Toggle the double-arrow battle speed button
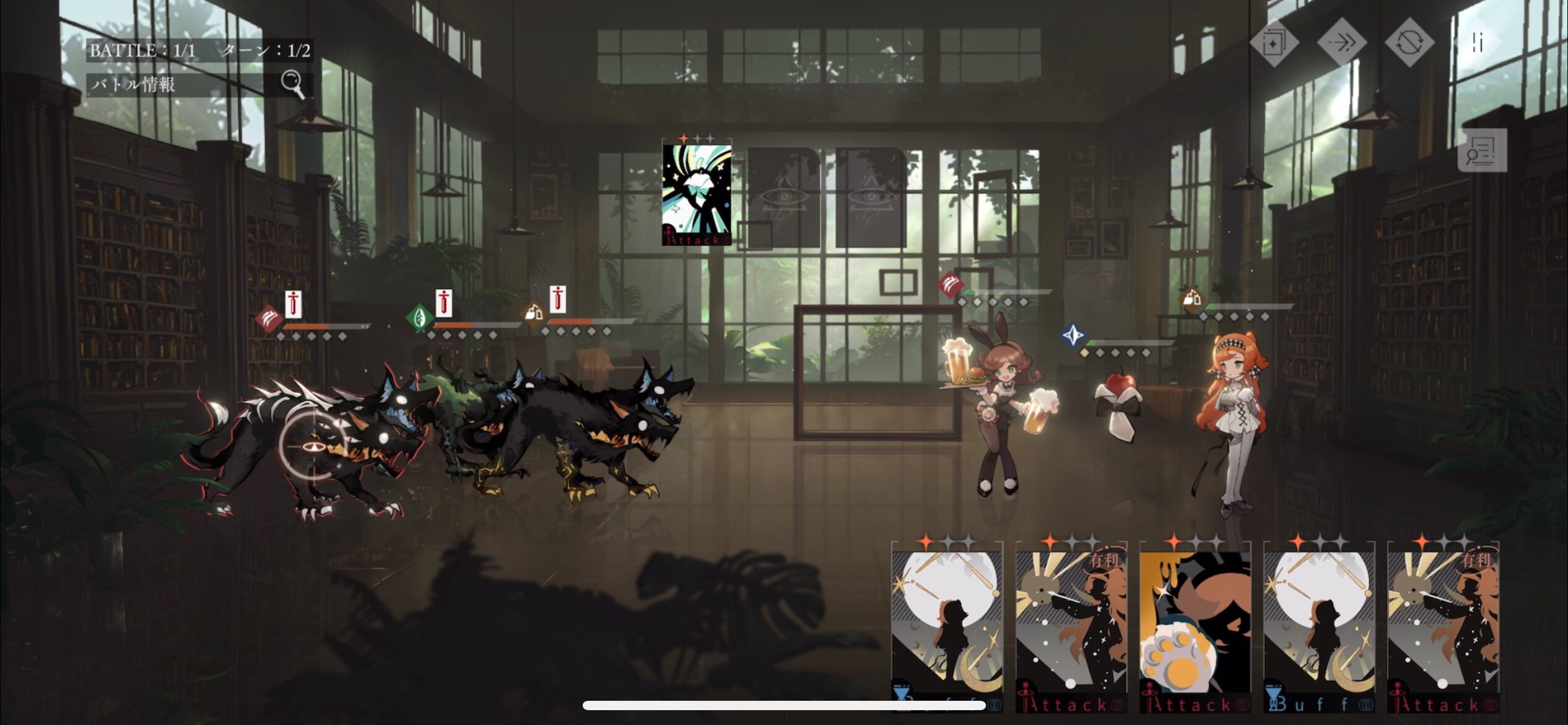 click(1341, 43)
